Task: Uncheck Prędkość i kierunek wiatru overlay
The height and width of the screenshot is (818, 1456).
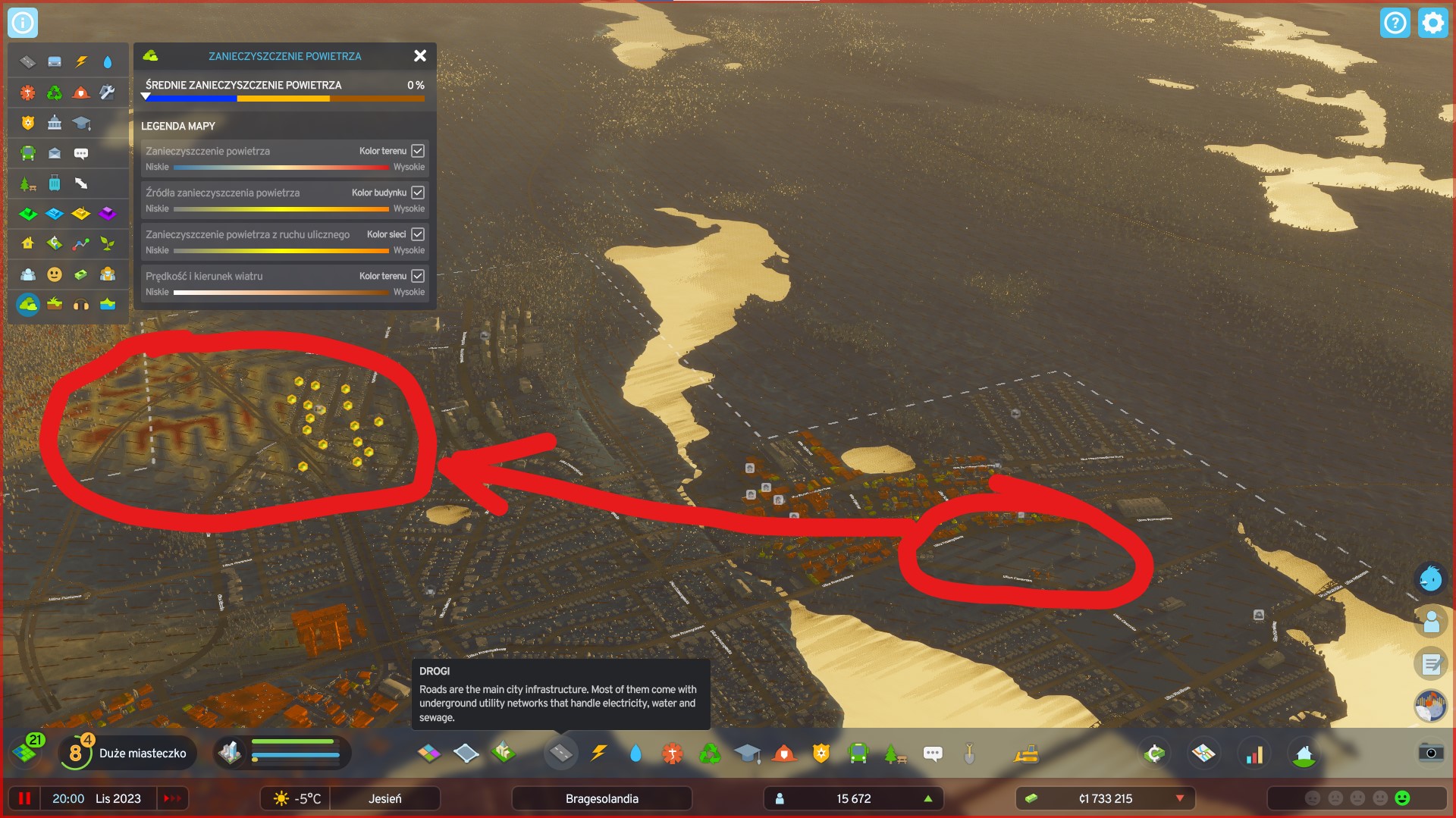Action: (x=418, y=276)
